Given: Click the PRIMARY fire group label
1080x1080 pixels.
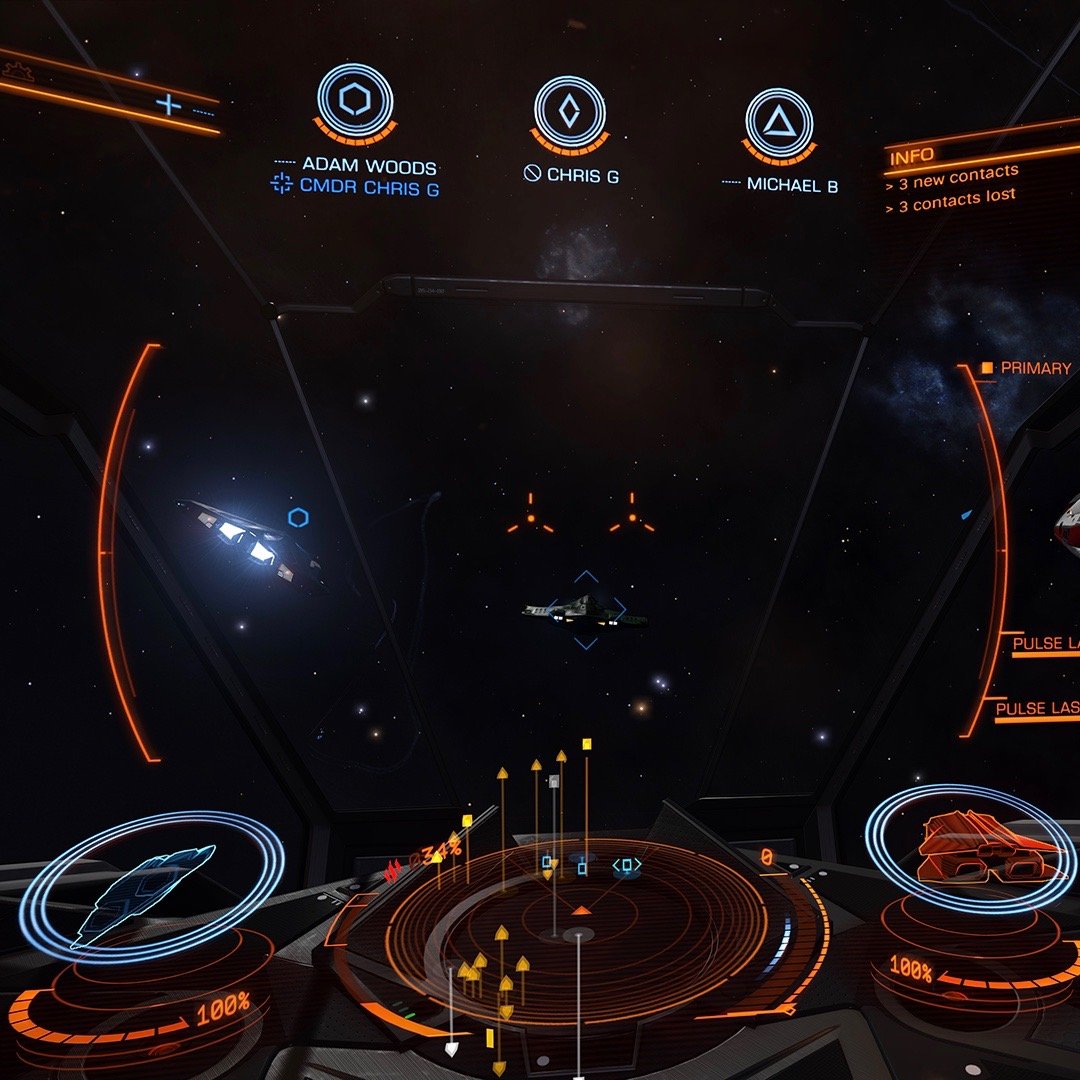Looking at the screenshot, I should point(1034,368).
